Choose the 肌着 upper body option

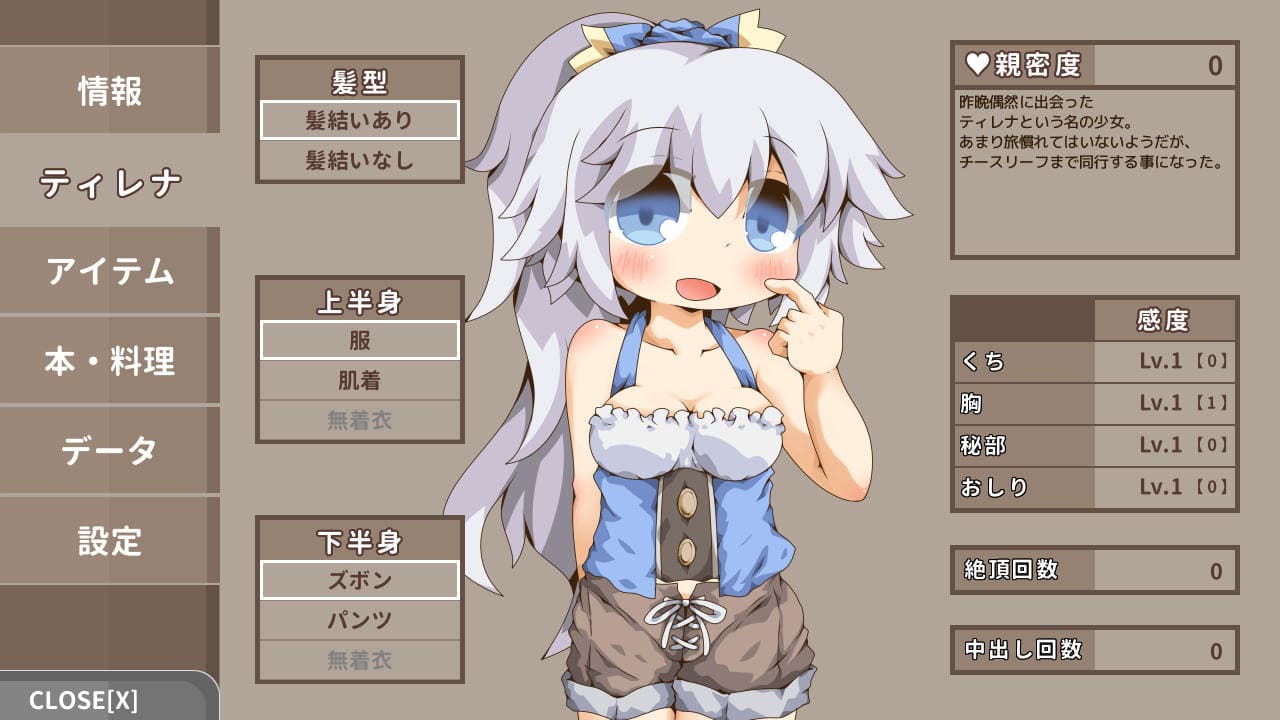click(360, 380)
